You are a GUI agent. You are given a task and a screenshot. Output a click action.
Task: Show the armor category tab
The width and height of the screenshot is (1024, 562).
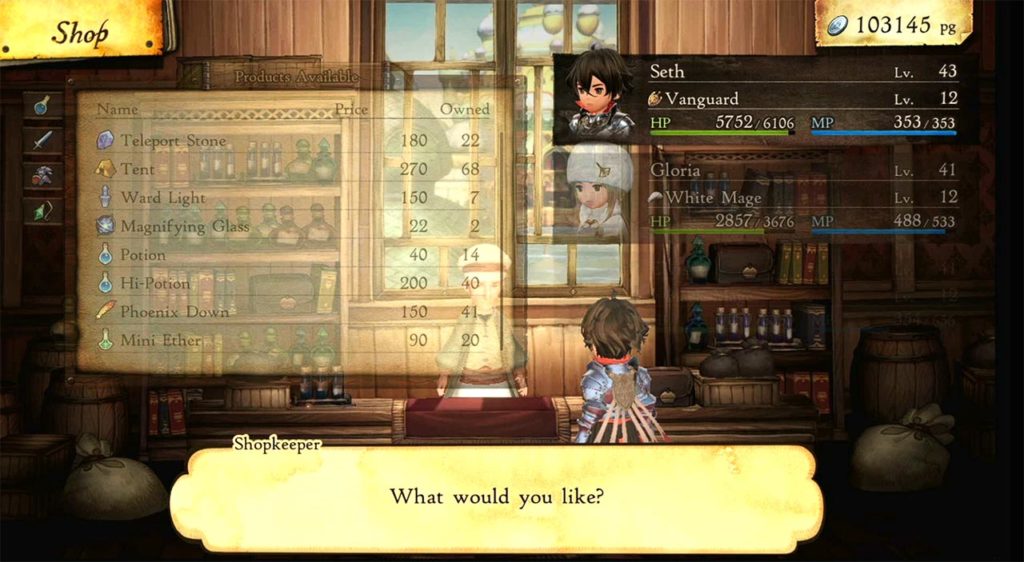[42, 175]
